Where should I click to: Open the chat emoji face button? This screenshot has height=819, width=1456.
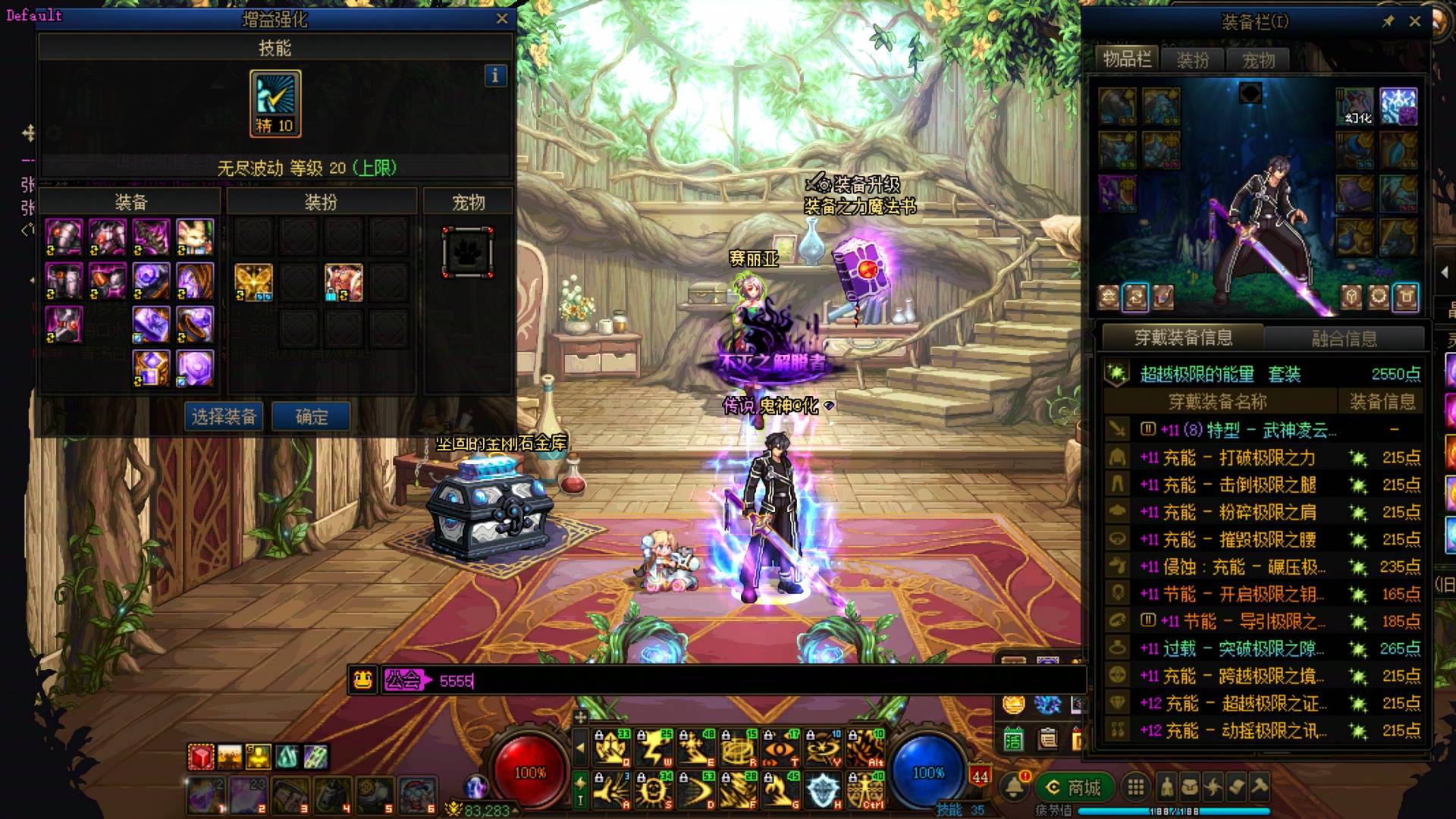363,680
